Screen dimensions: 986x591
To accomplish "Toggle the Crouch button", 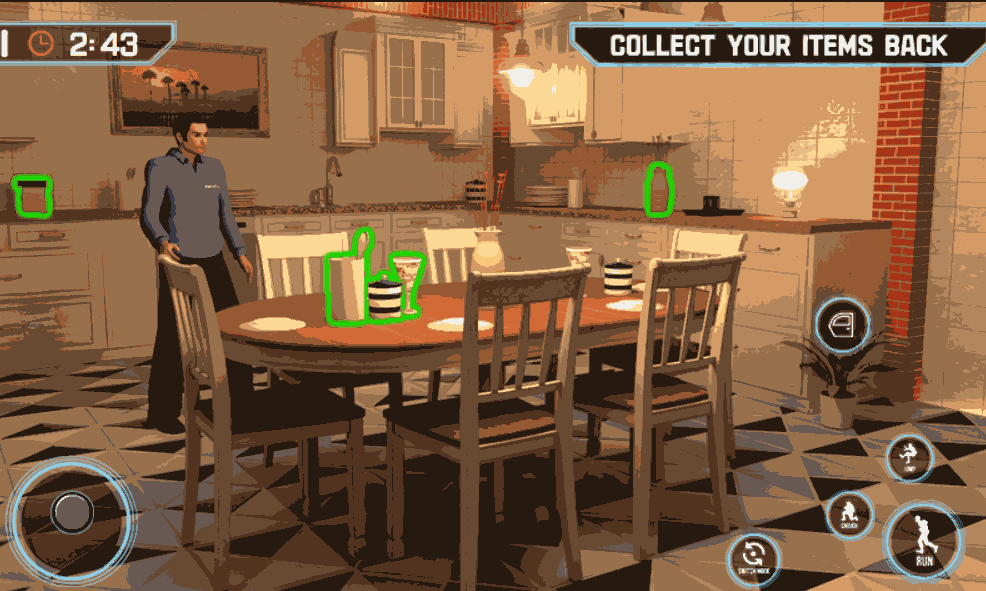I will coord(849,514).
